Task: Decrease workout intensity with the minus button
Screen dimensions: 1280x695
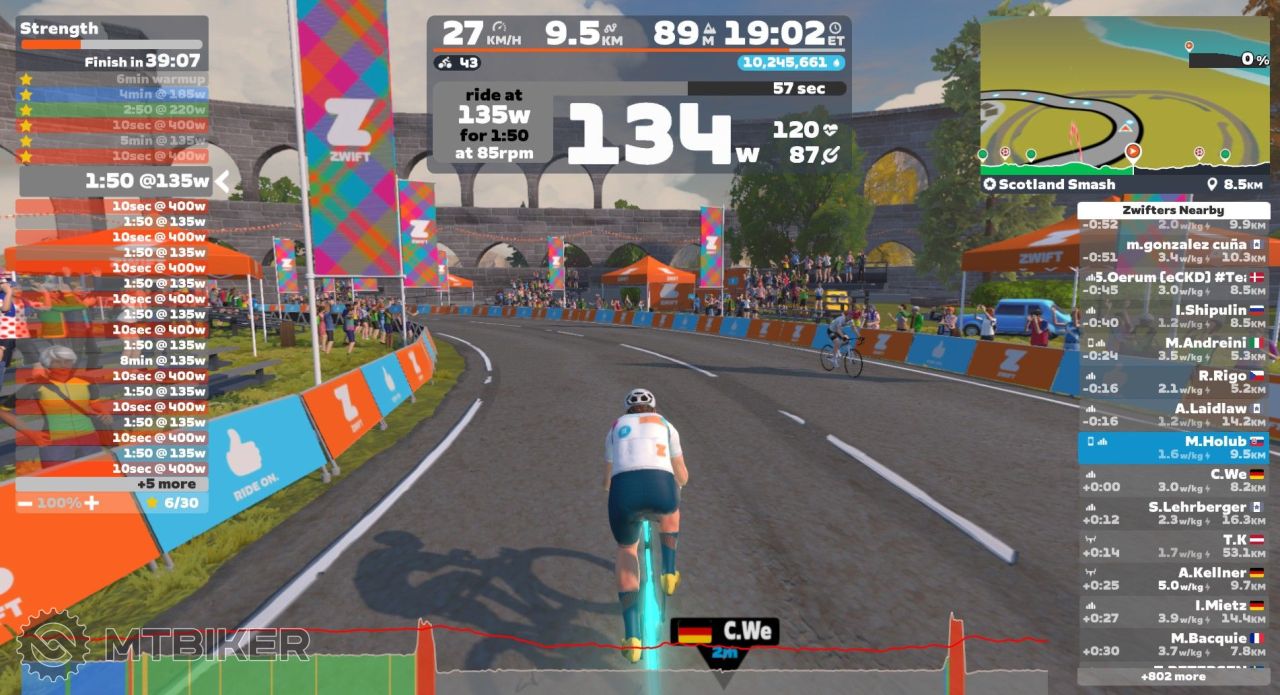Action: (x=25, y=503)
